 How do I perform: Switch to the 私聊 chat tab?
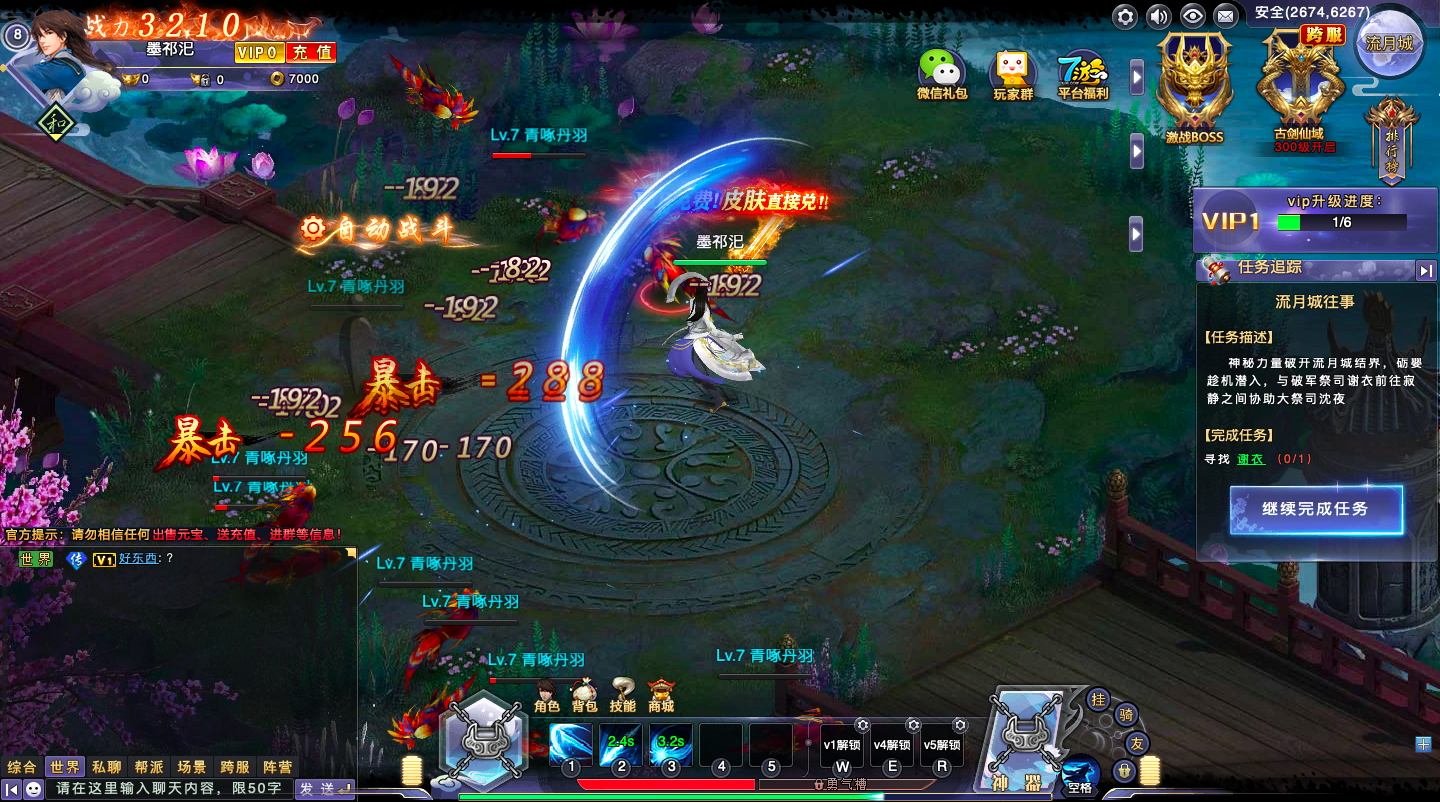point(107,767)
